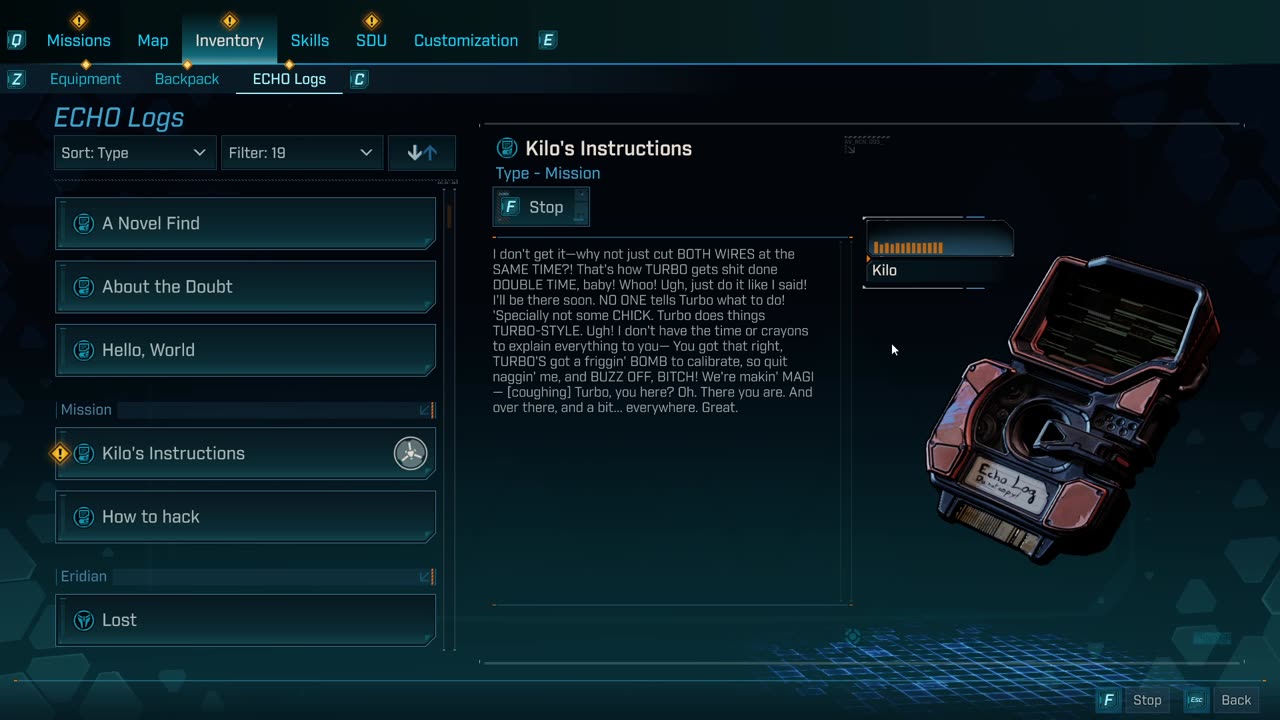Select the Inventory tab
The image size is (1280, 720).
[229, 40]
